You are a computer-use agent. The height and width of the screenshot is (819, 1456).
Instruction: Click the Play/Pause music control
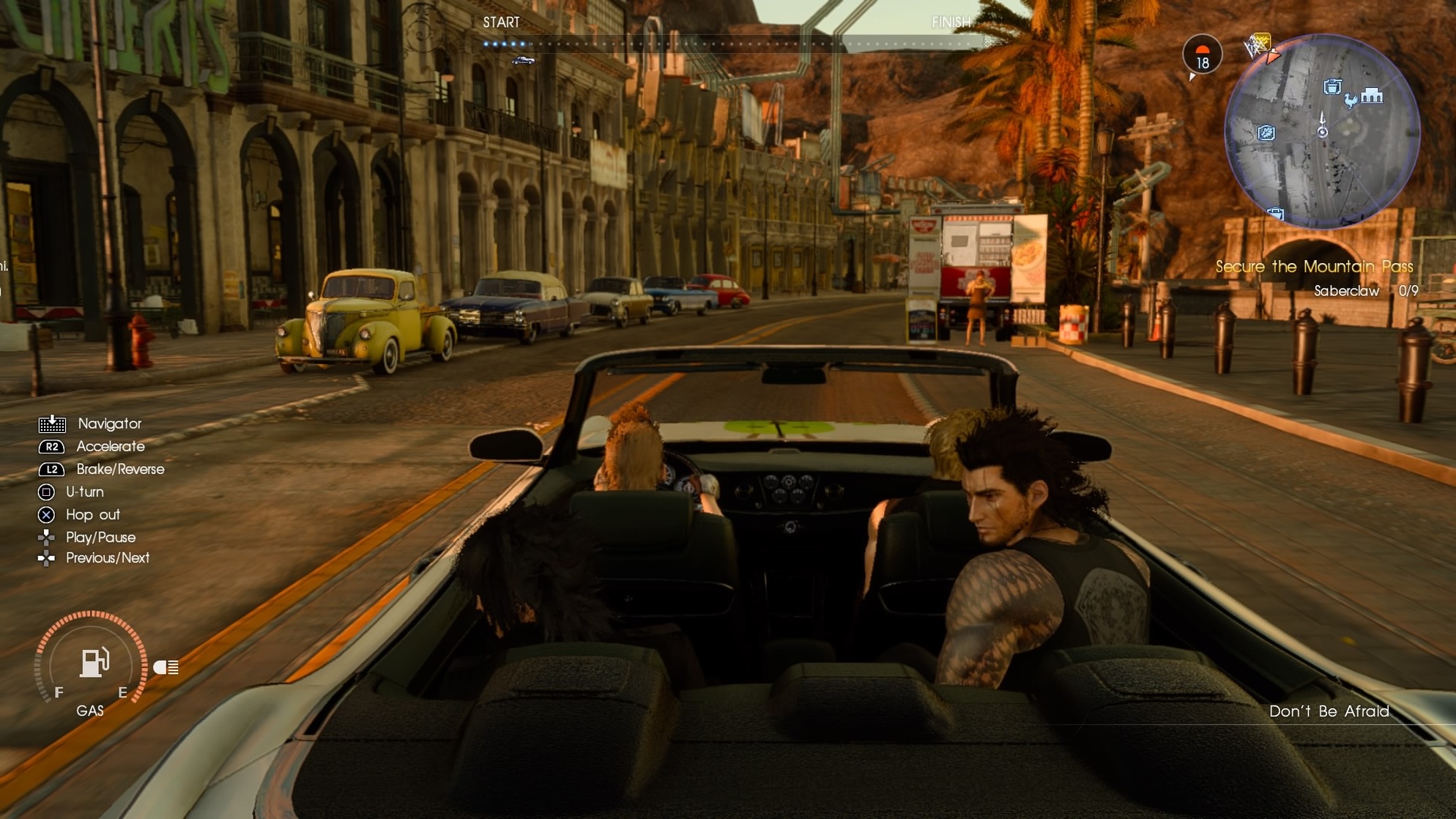point(100,537)
